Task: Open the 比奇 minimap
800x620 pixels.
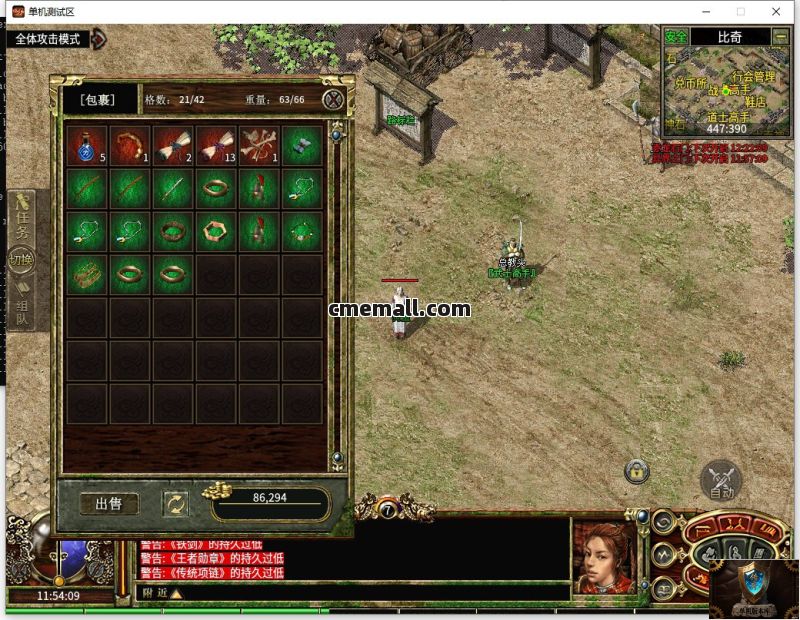Action: (729, 37)
